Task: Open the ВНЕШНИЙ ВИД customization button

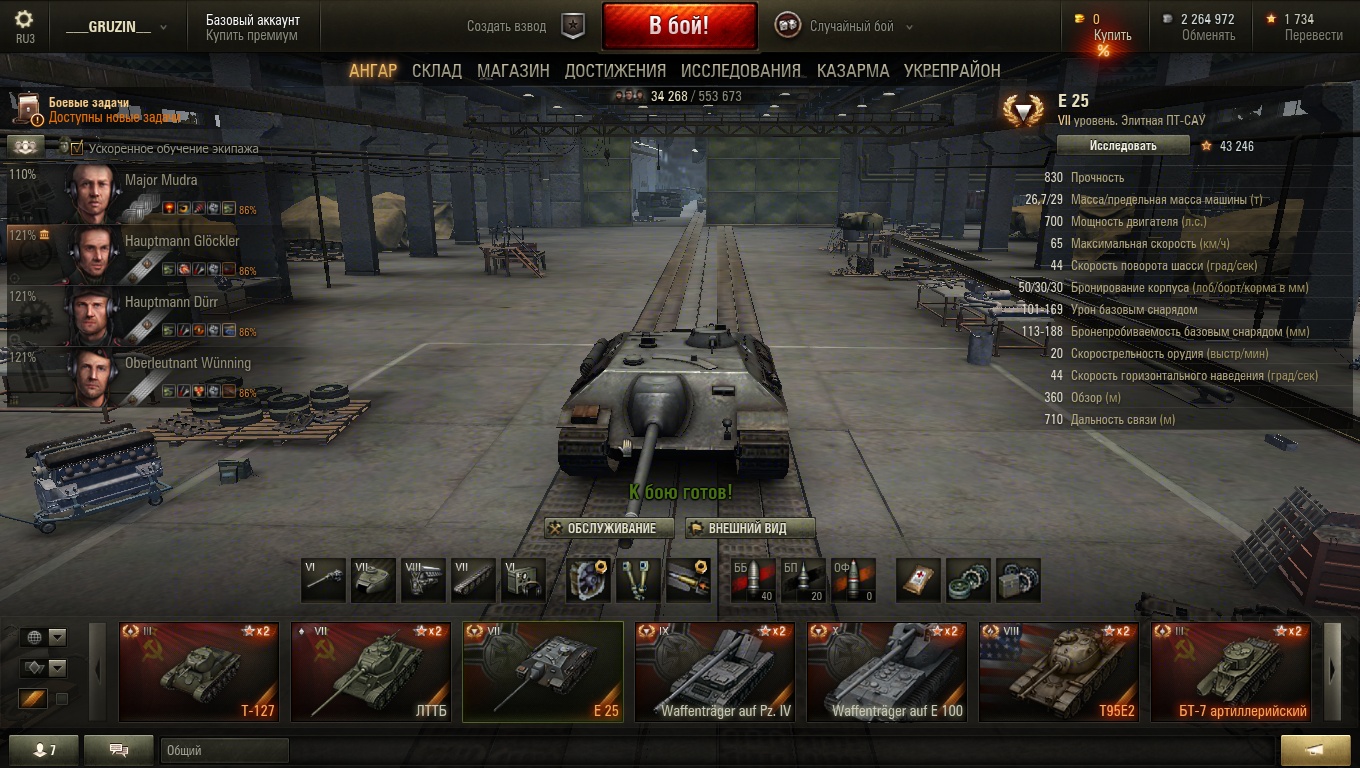Action: 750,528
